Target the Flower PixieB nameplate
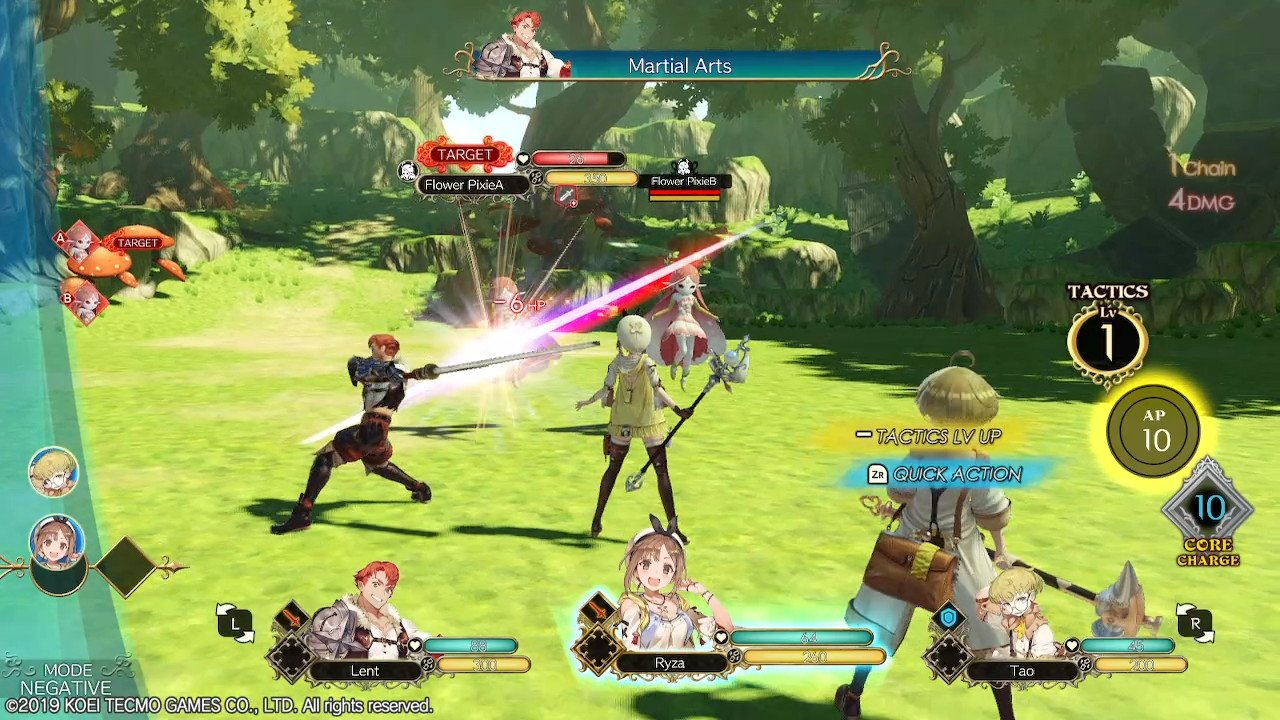This screenshot has width=1280, height=720. pos(684,182)
